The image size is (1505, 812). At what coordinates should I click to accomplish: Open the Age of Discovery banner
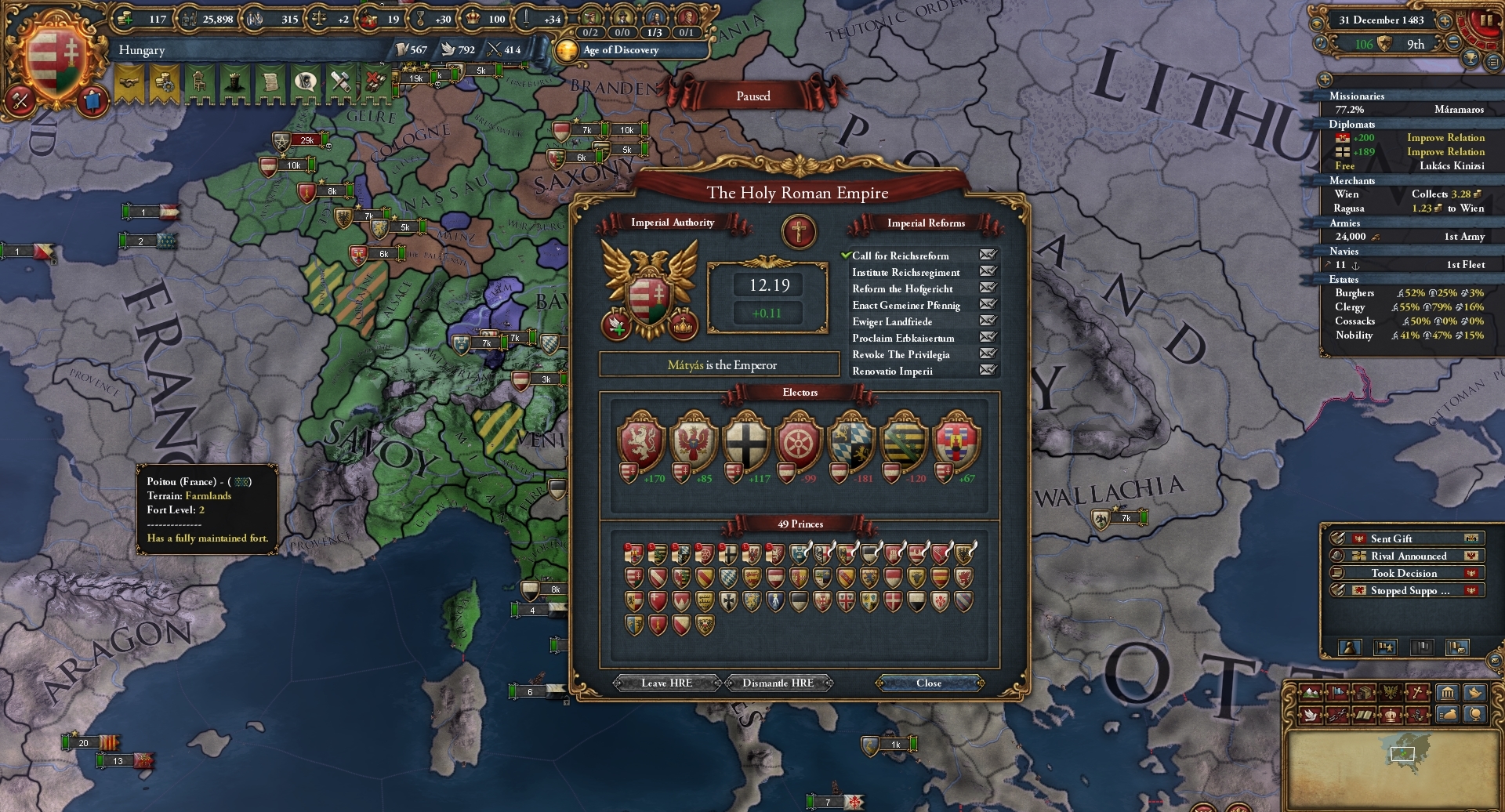(x=619, y=50)
